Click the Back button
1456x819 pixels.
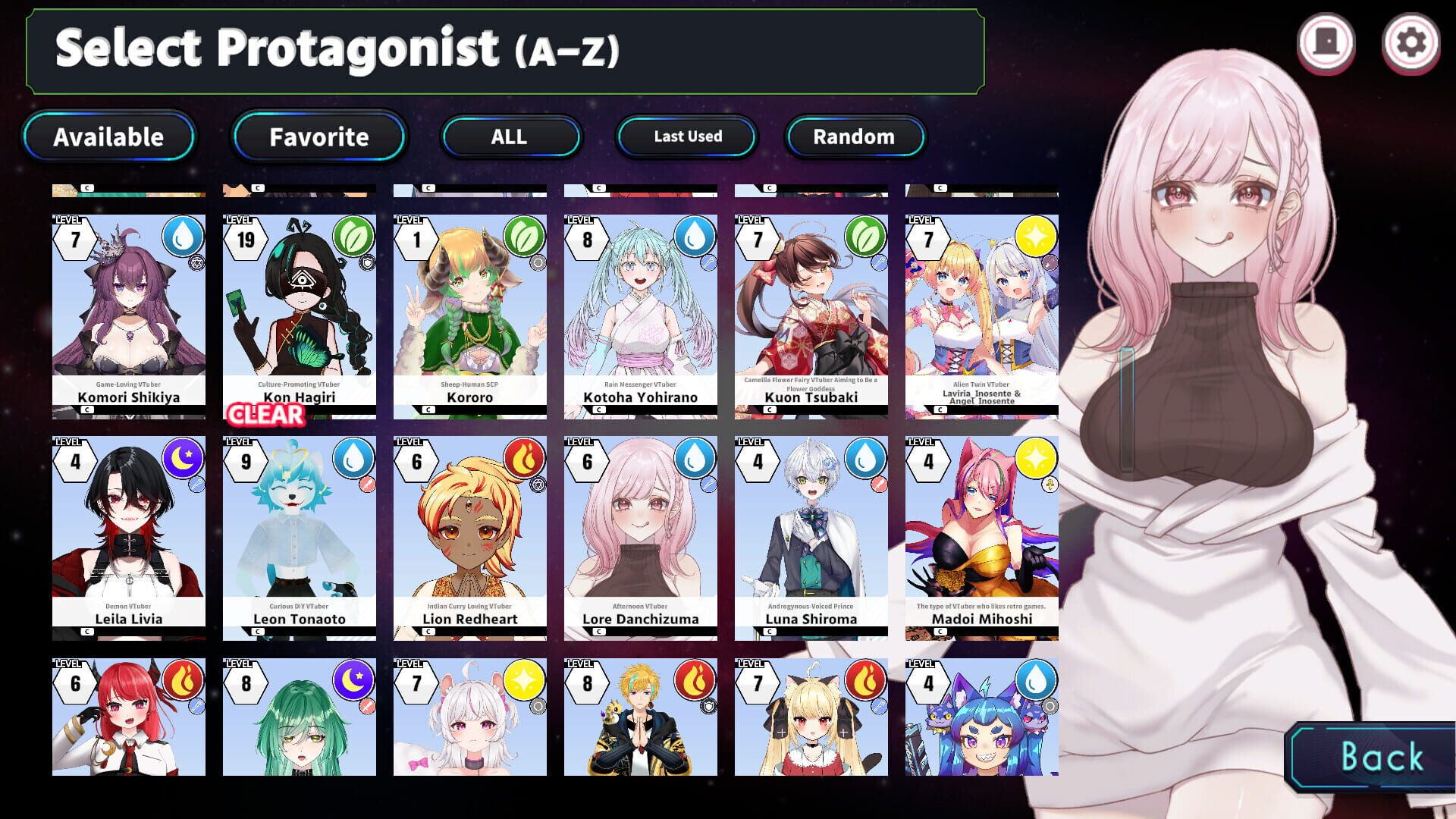(1381, 757)
